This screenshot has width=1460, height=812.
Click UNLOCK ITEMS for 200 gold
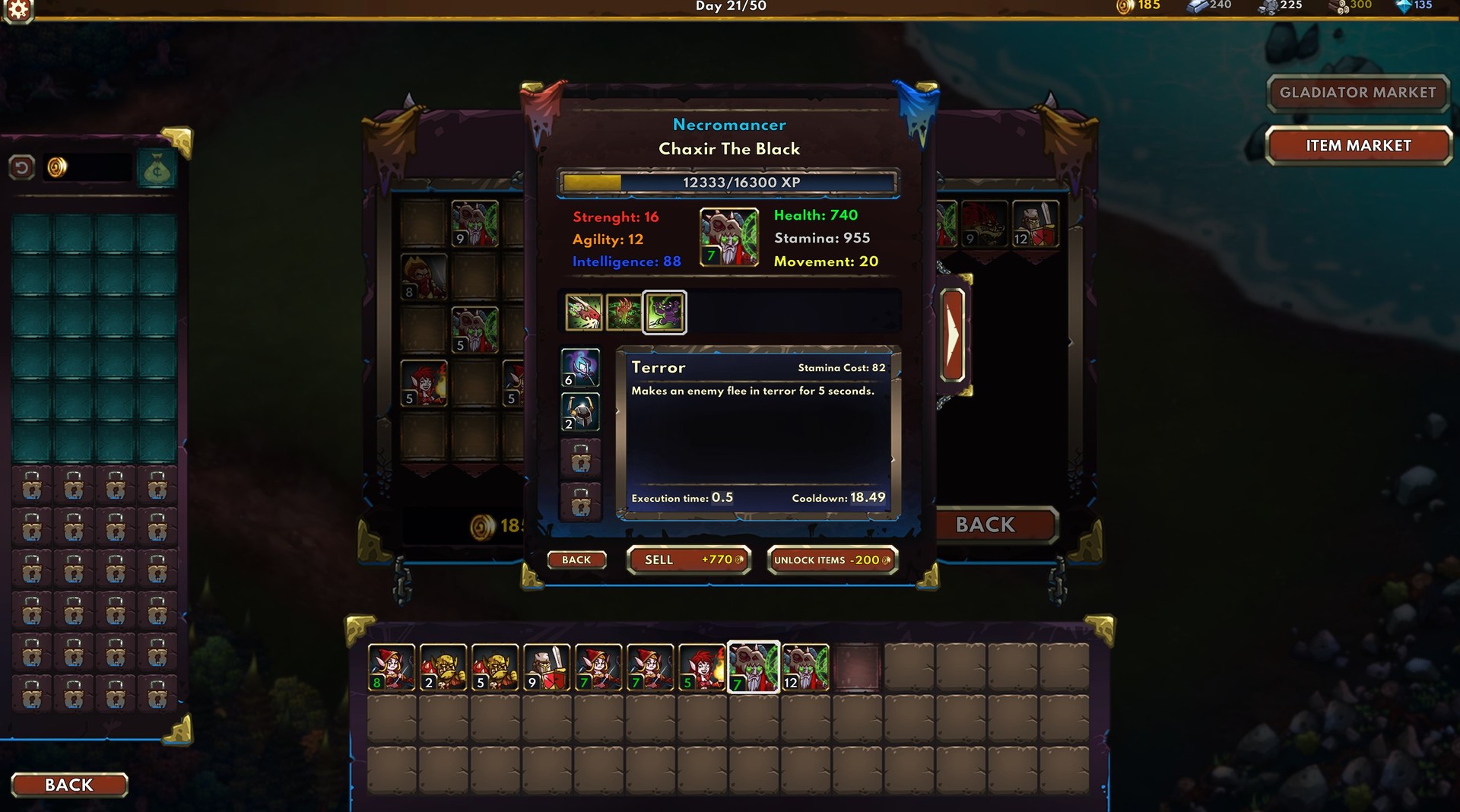[832, 560]
